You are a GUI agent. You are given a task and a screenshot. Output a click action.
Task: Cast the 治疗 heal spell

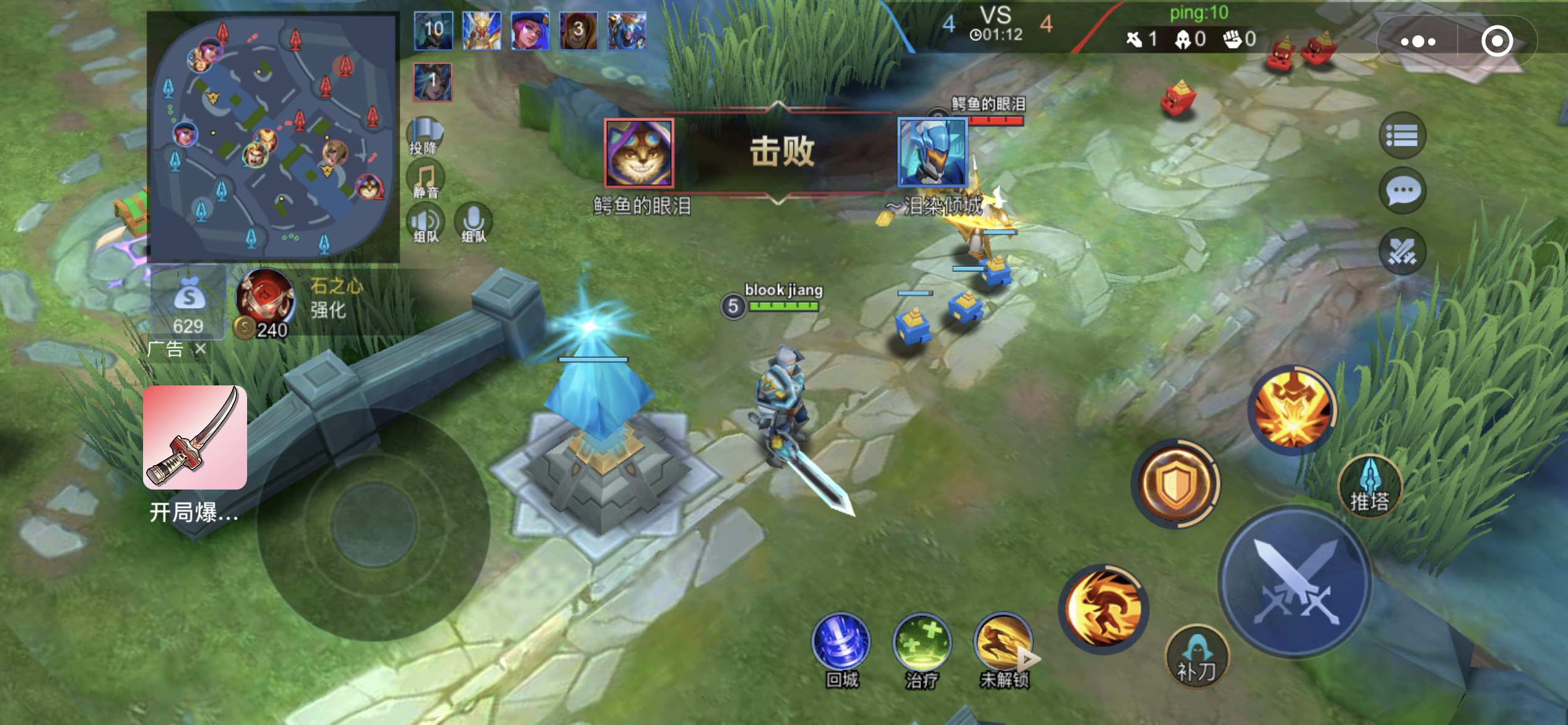(x=921, y=644)
